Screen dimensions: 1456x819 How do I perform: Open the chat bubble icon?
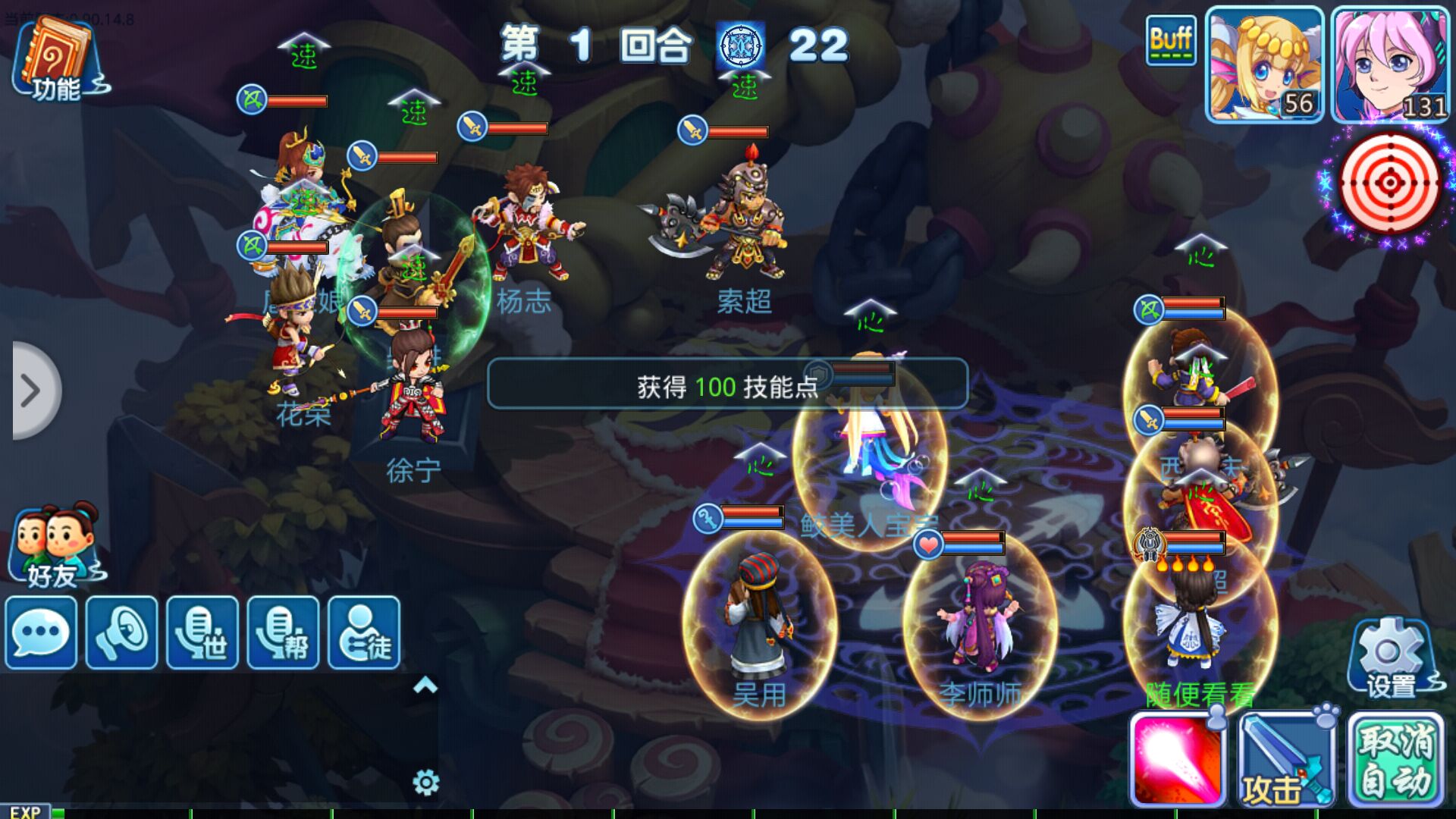click(x=40, y=633)
